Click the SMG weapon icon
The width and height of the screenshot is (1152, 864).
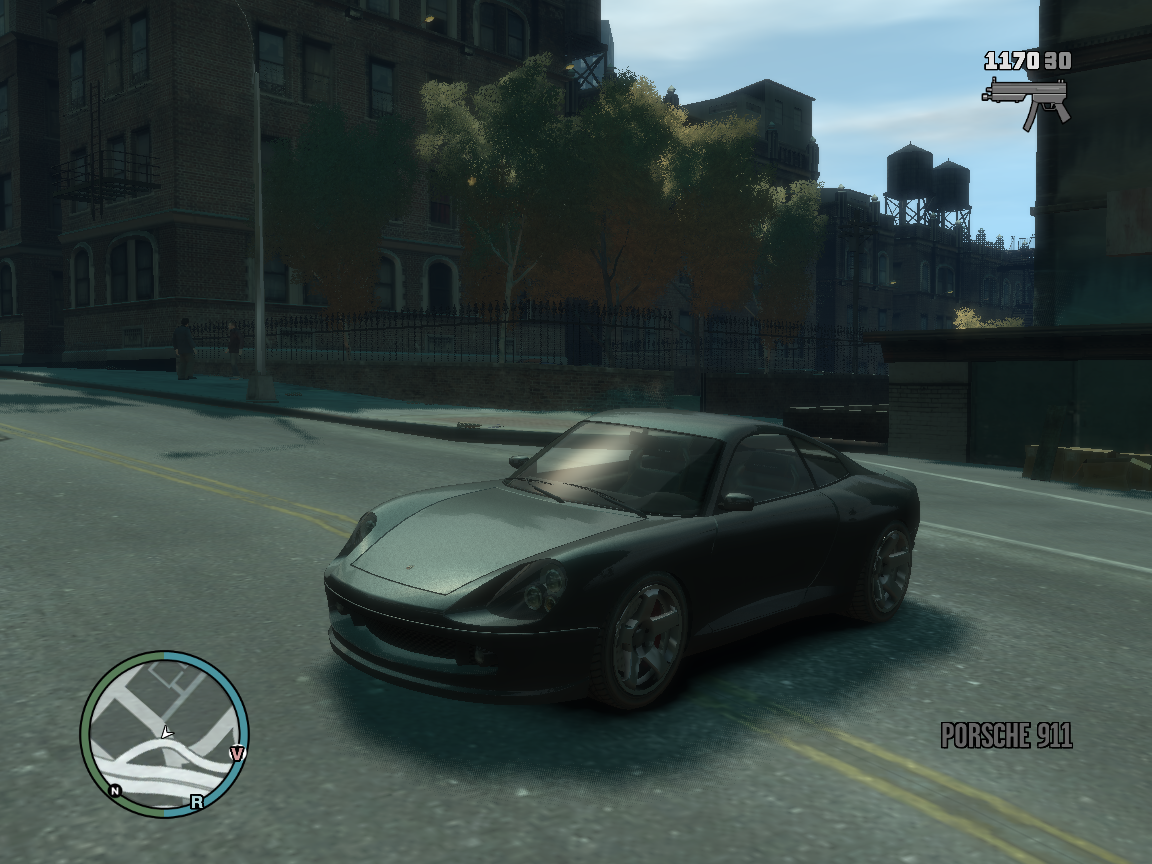tap(1026, 101)
